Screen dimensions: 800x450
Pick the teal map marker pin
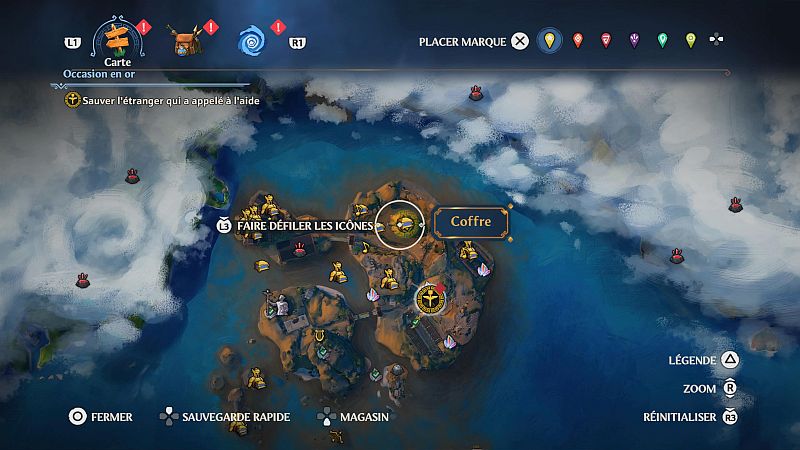click(662, 41)
